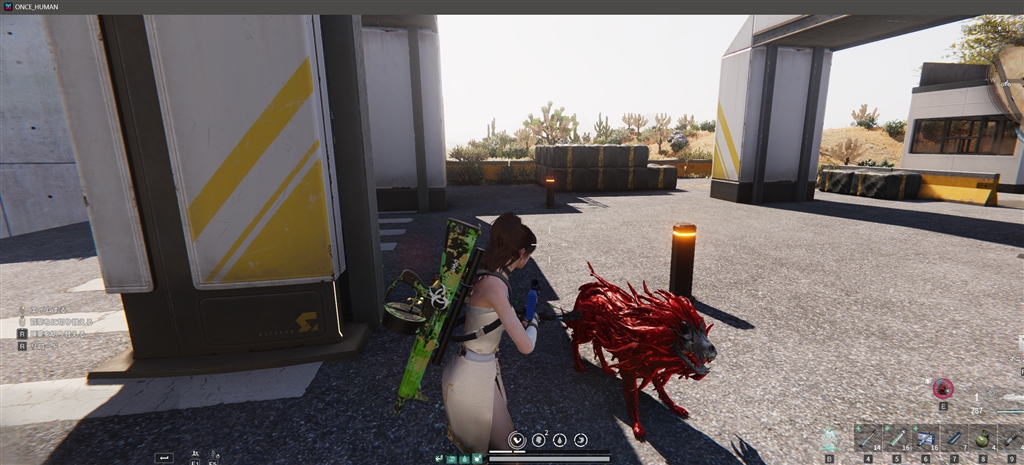This screenshot has height=465, width=1024.
Task: Activate the red beast deviation skill icon
Action: pyautogui.click(x=942, y=389)
